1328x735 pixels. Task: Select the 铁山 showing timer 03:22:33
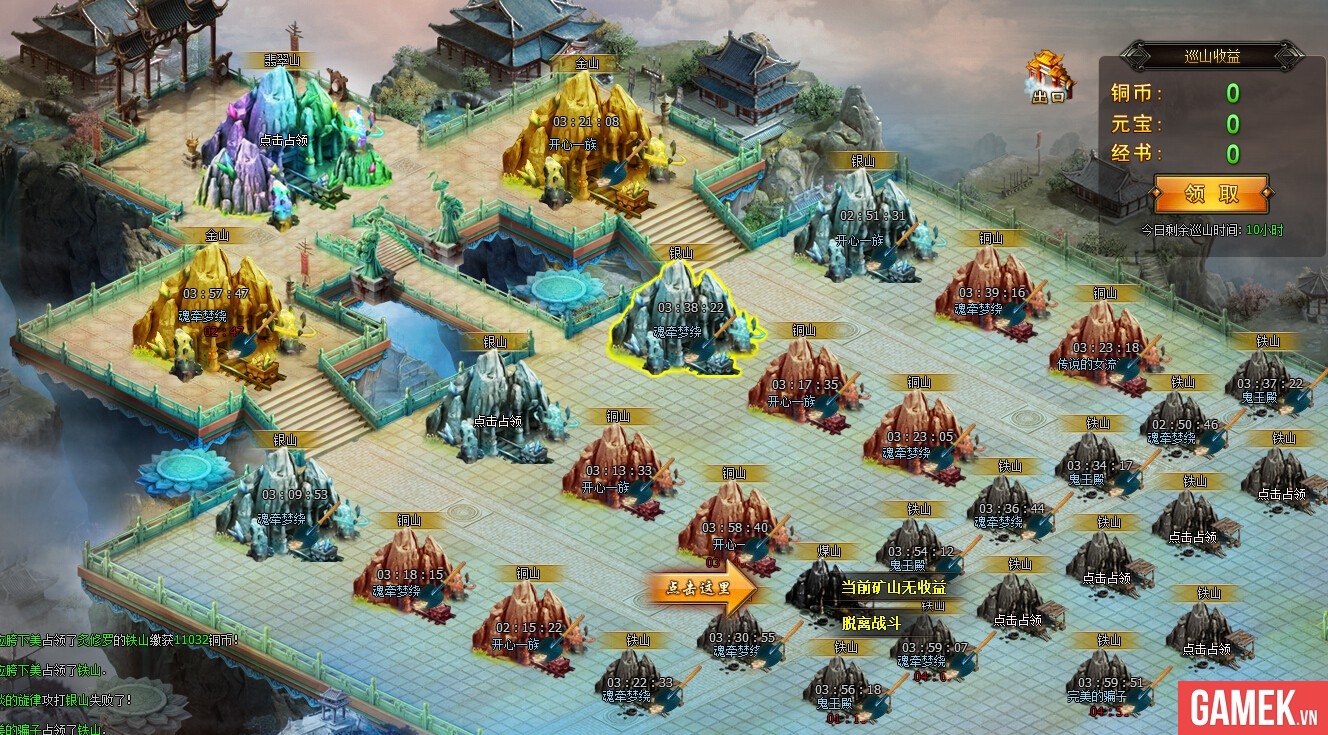coord(638,685)
